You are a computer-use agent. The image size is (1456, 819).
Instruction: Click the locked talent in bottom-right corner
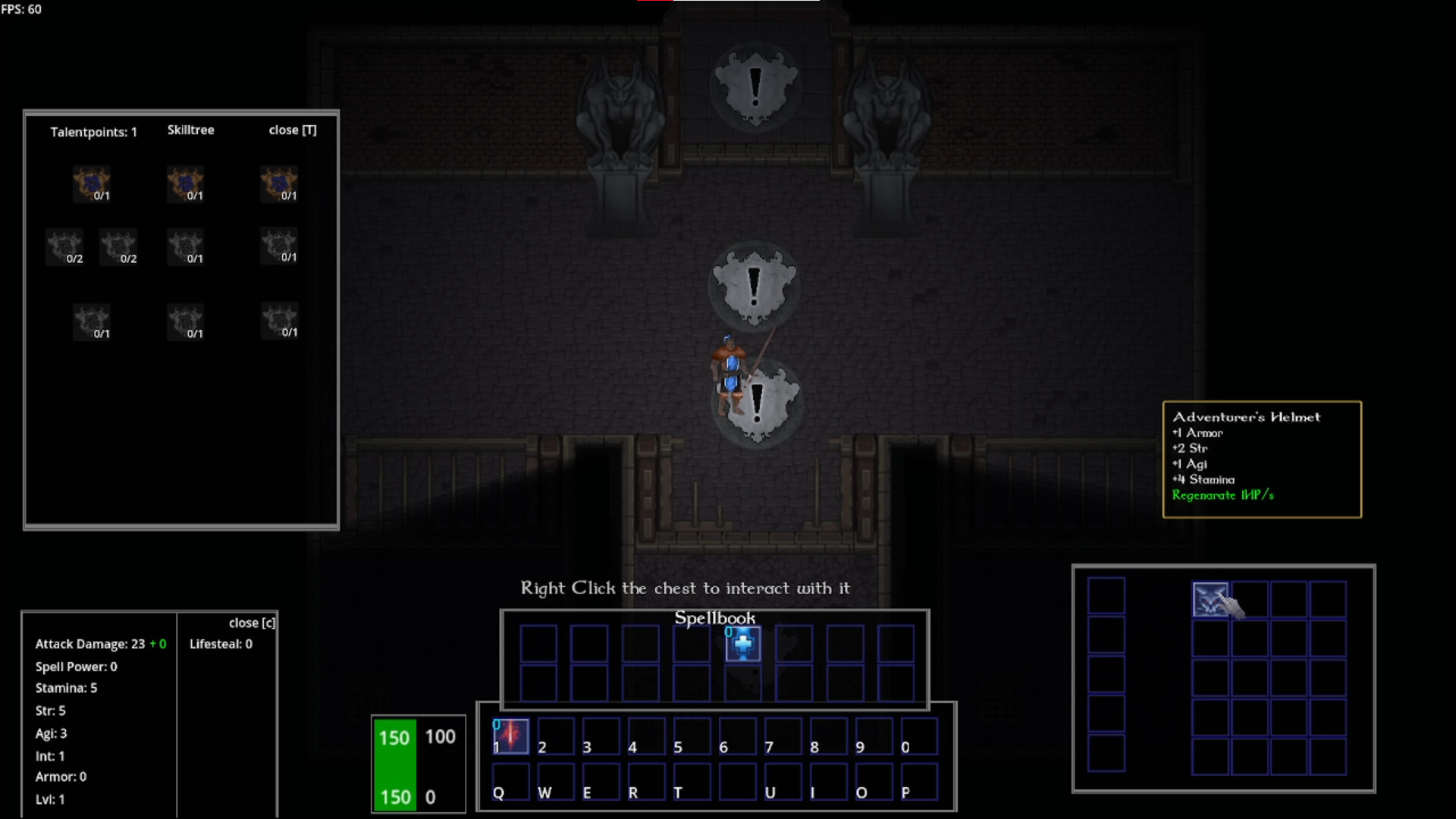click(x=280, y=321)
